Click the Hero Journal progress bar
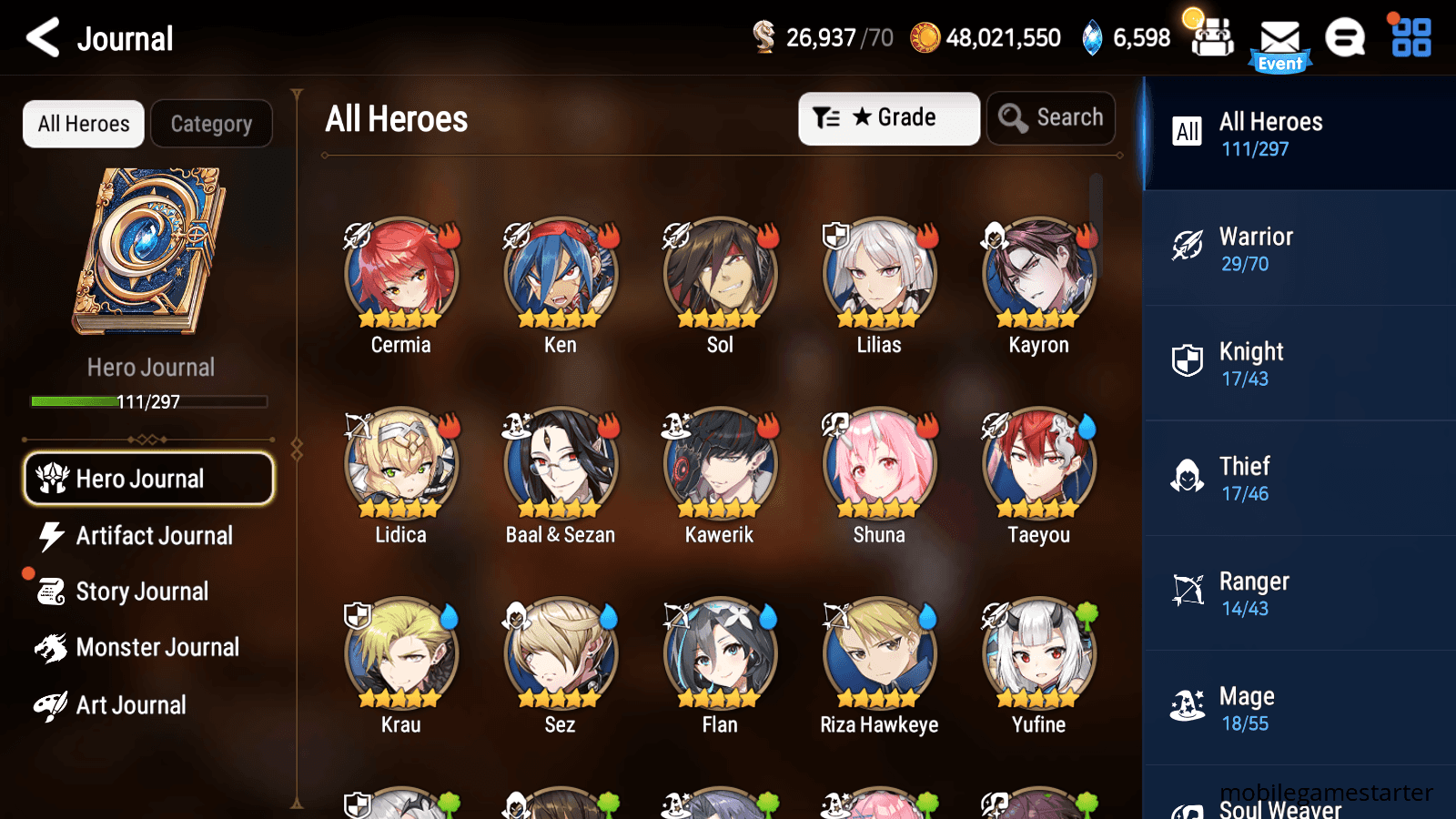 coord(148,401)
